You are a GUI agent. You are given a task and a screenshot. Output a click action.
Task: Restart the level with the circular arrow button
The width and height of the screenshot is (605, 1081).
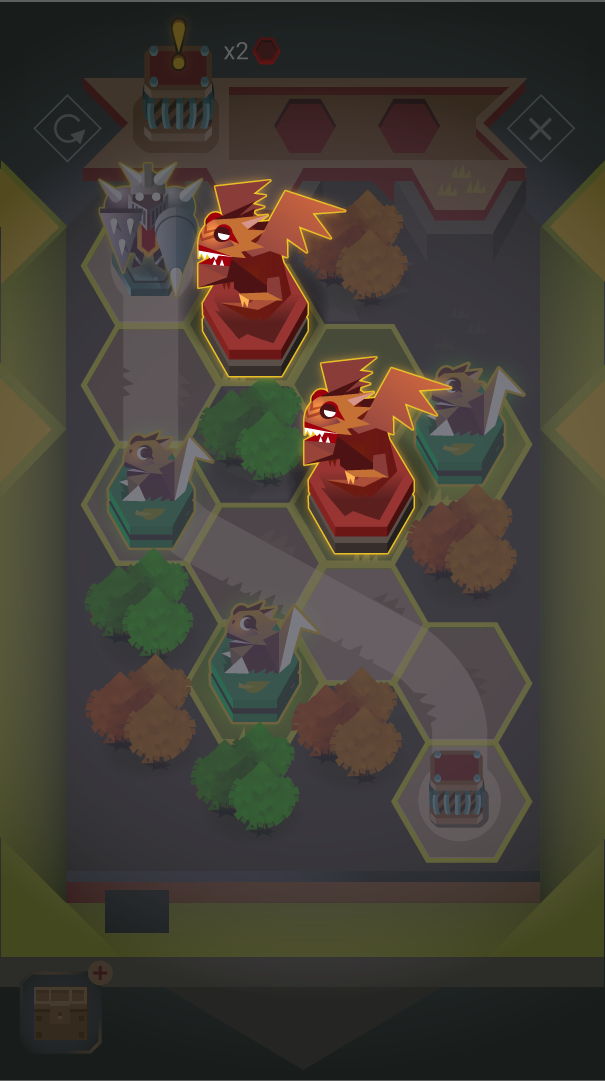point(68,128)
